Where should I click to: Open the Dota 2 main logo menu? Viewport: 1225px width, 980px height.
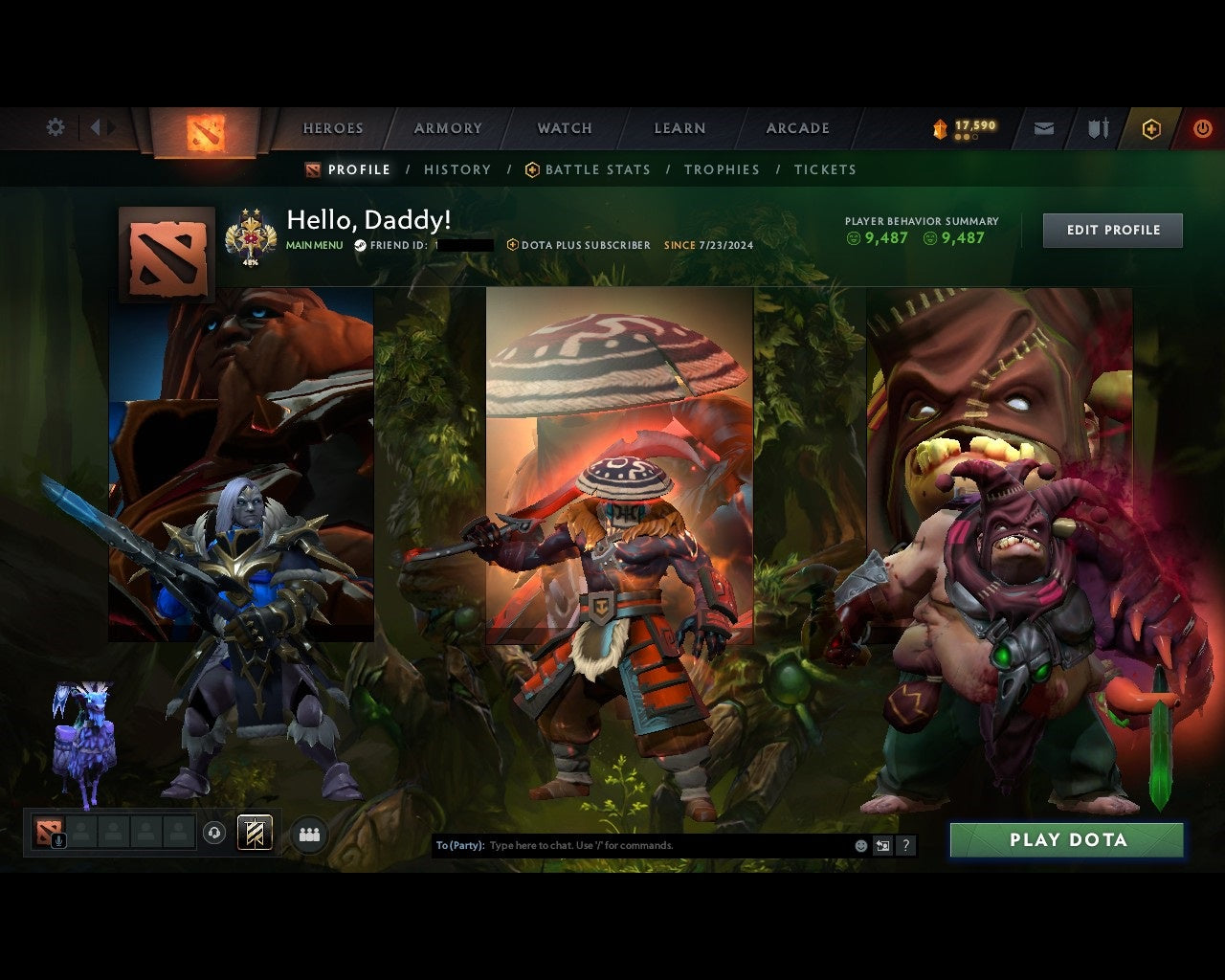click(204, 132)
